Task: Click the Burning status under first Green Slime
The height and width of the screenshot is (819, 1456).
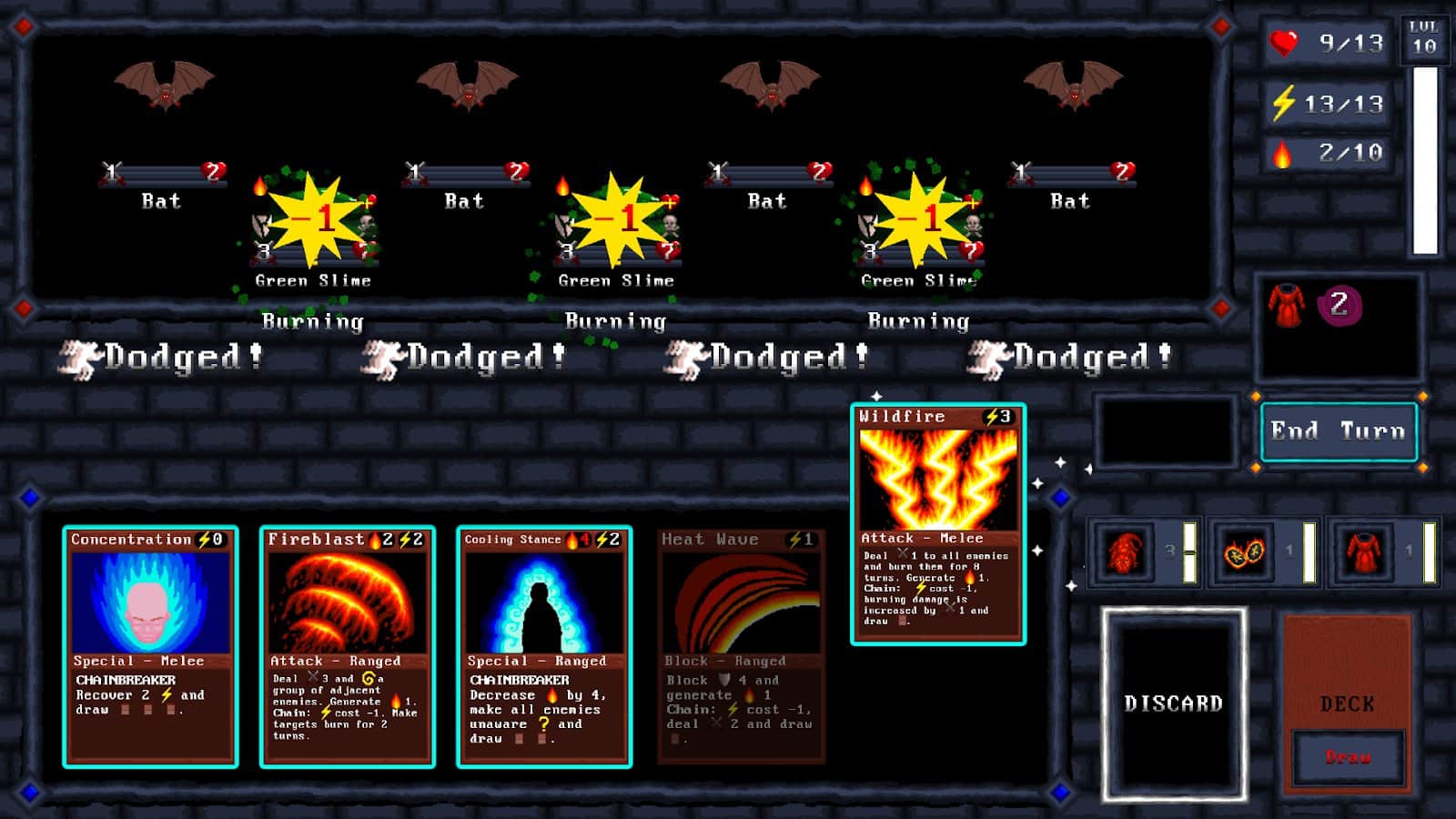Action: click(x=313, y=320)
